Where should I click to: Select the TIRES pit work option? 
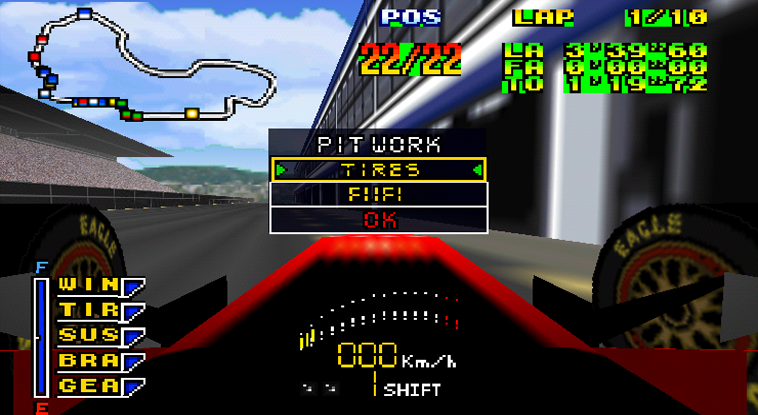point(380,170)
